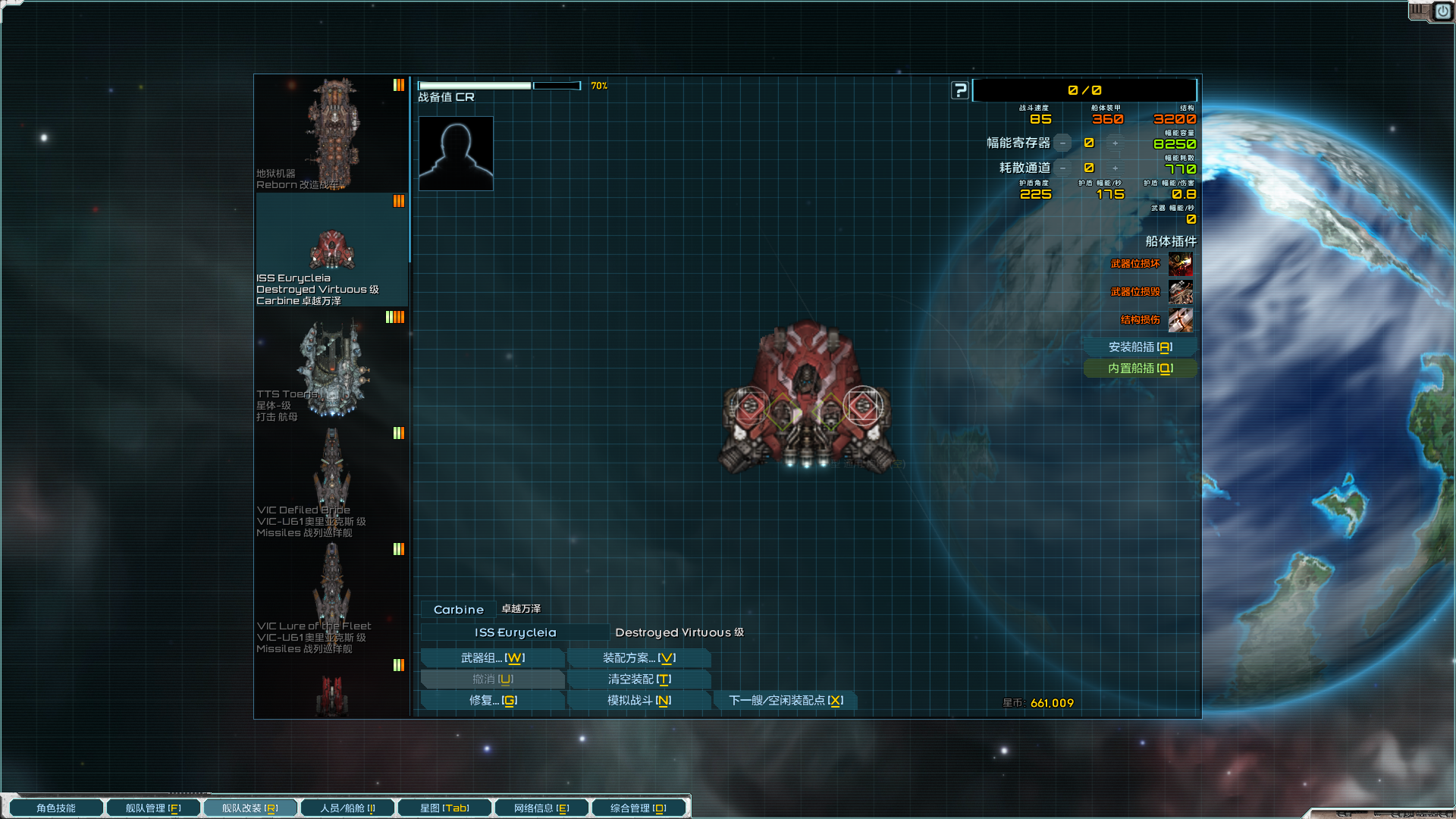Open the repair option 修复
Viewport: 1456px width, 819px height.
pos(492,701)
